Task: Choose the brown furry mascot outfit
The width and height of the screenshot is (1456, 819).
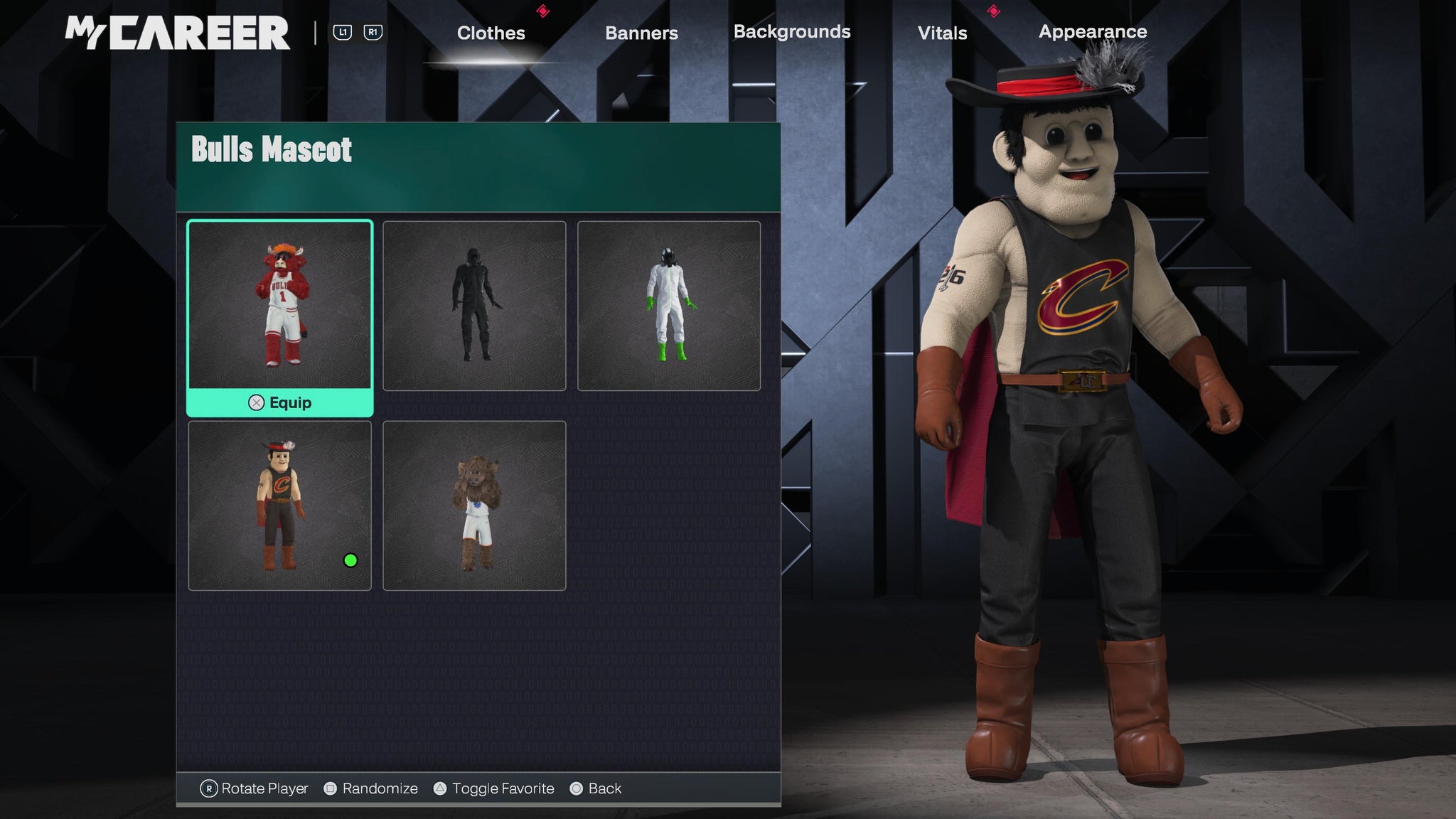Action: pyautogui.click(x=474, y=505)
